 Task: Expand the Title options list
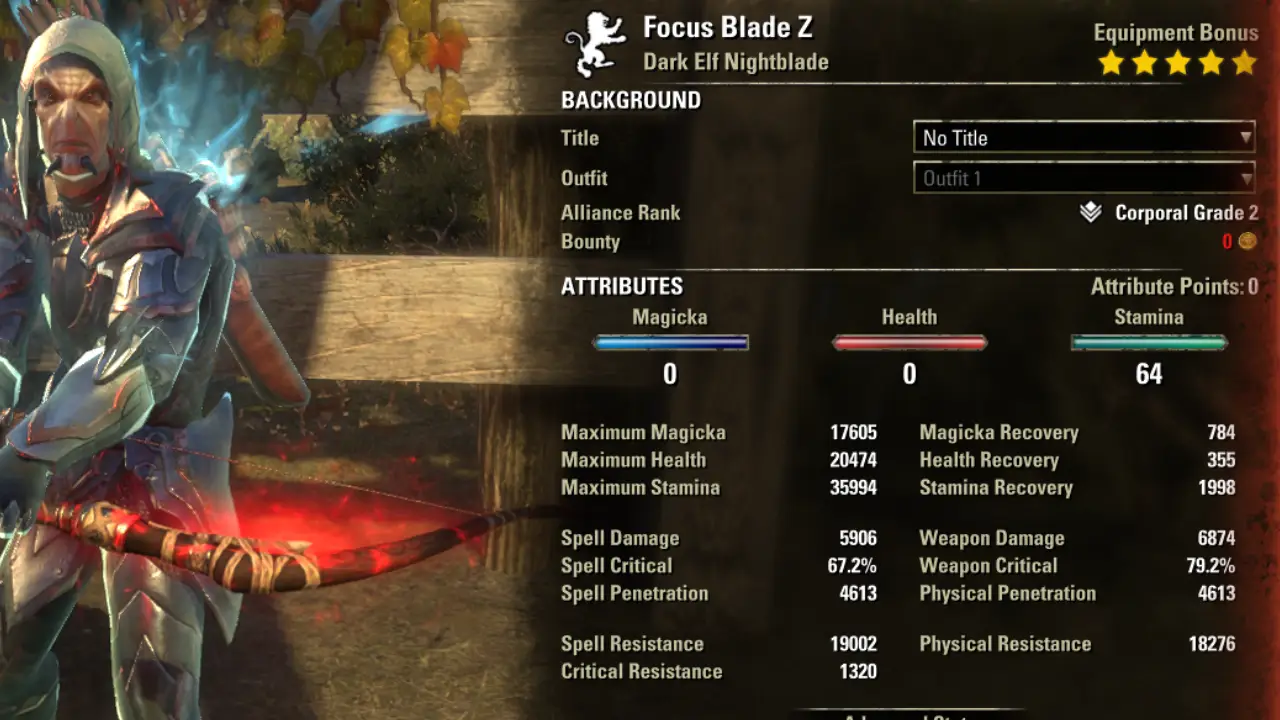click(x=1083, y=138)
